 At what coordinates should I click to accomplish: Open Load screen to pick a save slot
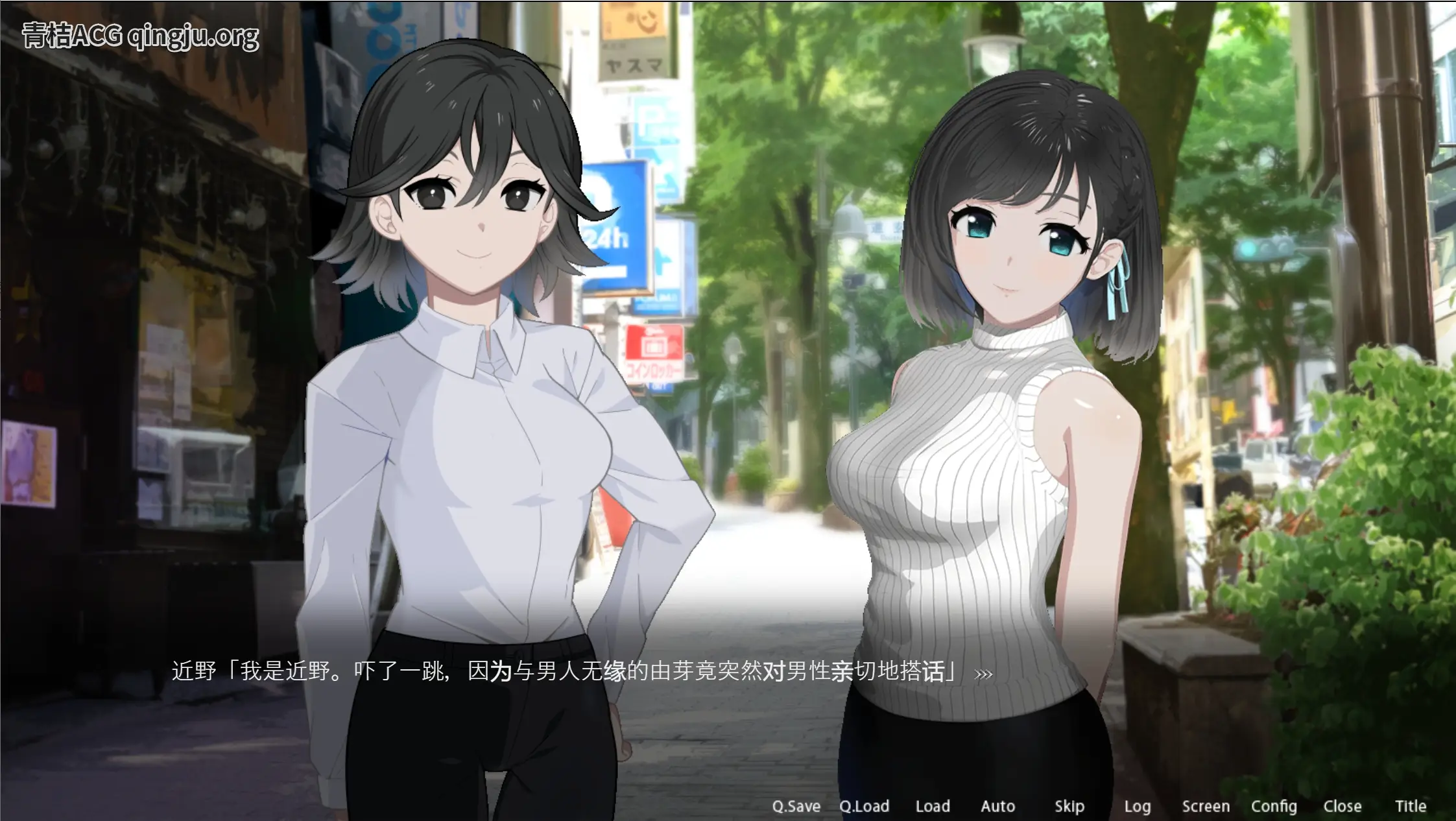[x=933, y=806]
